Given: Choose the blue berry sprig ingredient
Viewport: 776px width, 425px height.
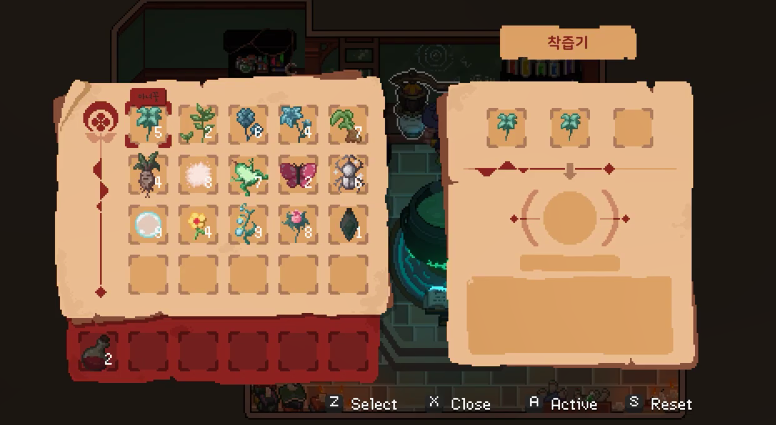Looking at the screenshot, I should click(248, 224).
